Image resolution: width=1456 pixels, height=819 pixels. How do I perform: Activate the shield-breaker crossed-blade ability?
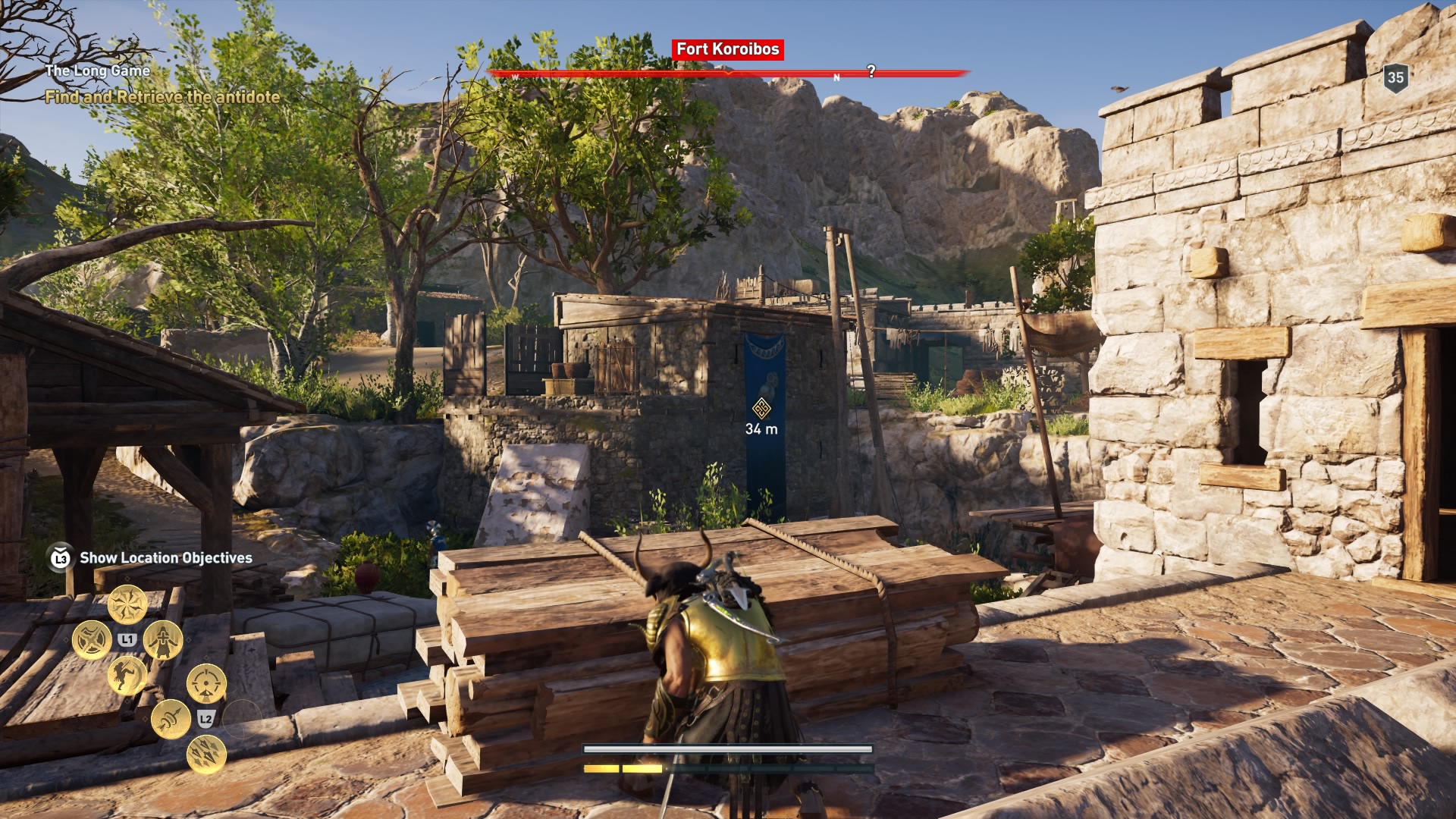tap(91, 640)
